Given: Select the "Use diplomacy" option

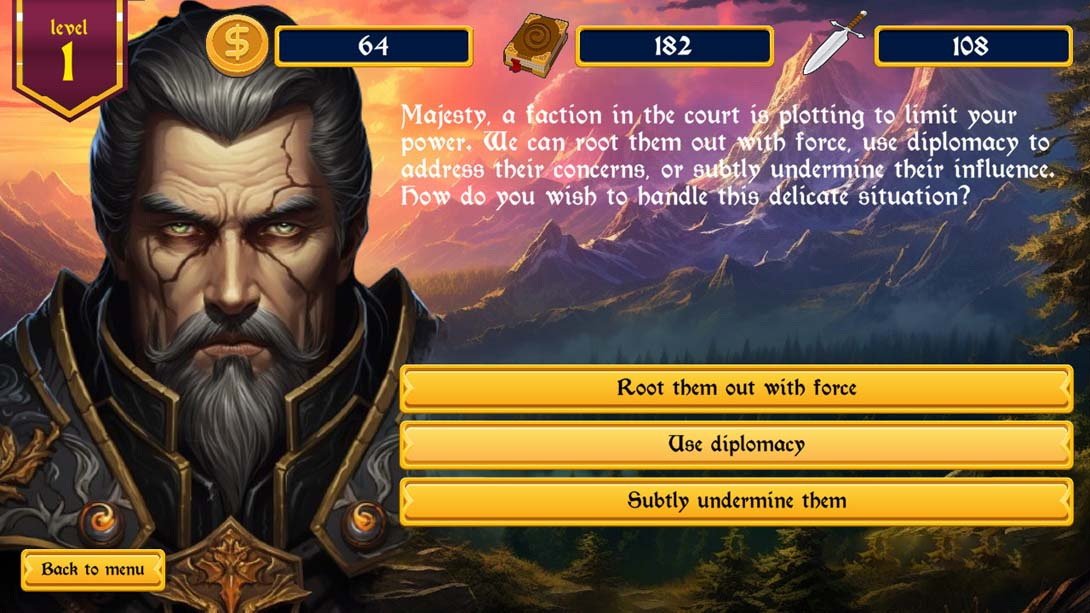Looking at the screenshot, I should [x=736, y=445].
